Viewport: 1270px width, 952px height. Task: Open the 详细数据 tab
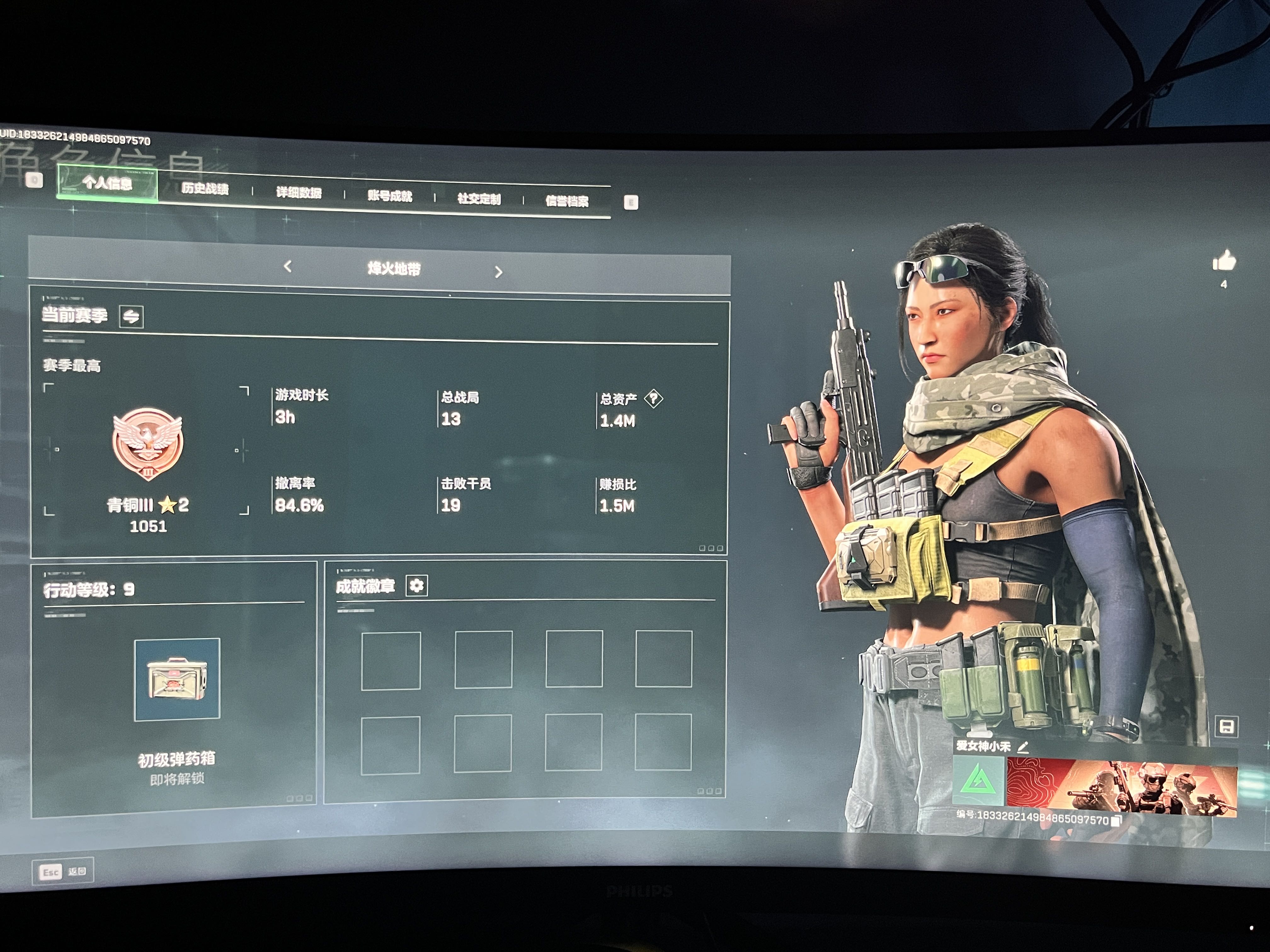(299, 193)
